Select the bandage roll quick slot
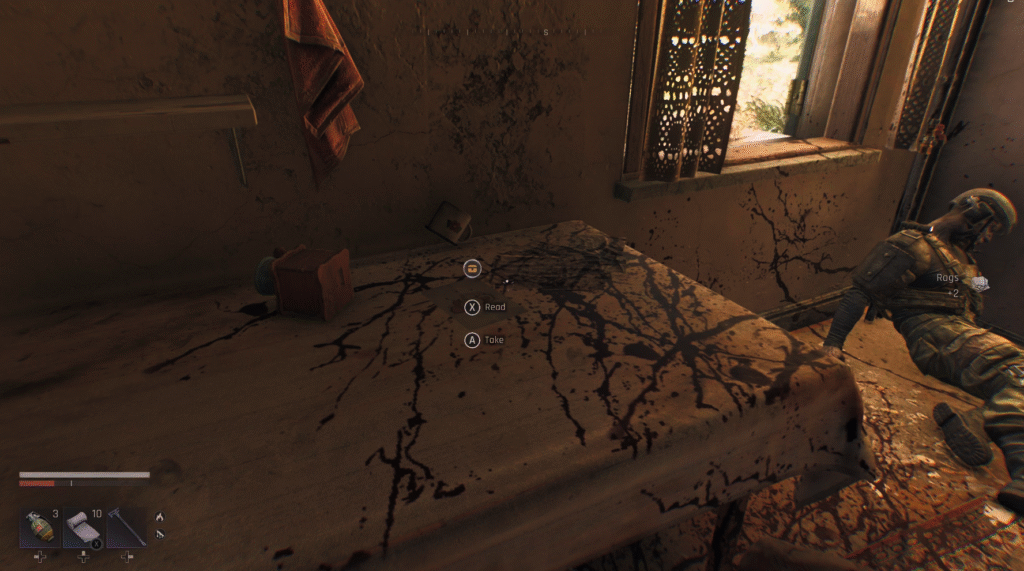Screen dimensions: 1024x571 pyautogui.click(x=83, y=528)
